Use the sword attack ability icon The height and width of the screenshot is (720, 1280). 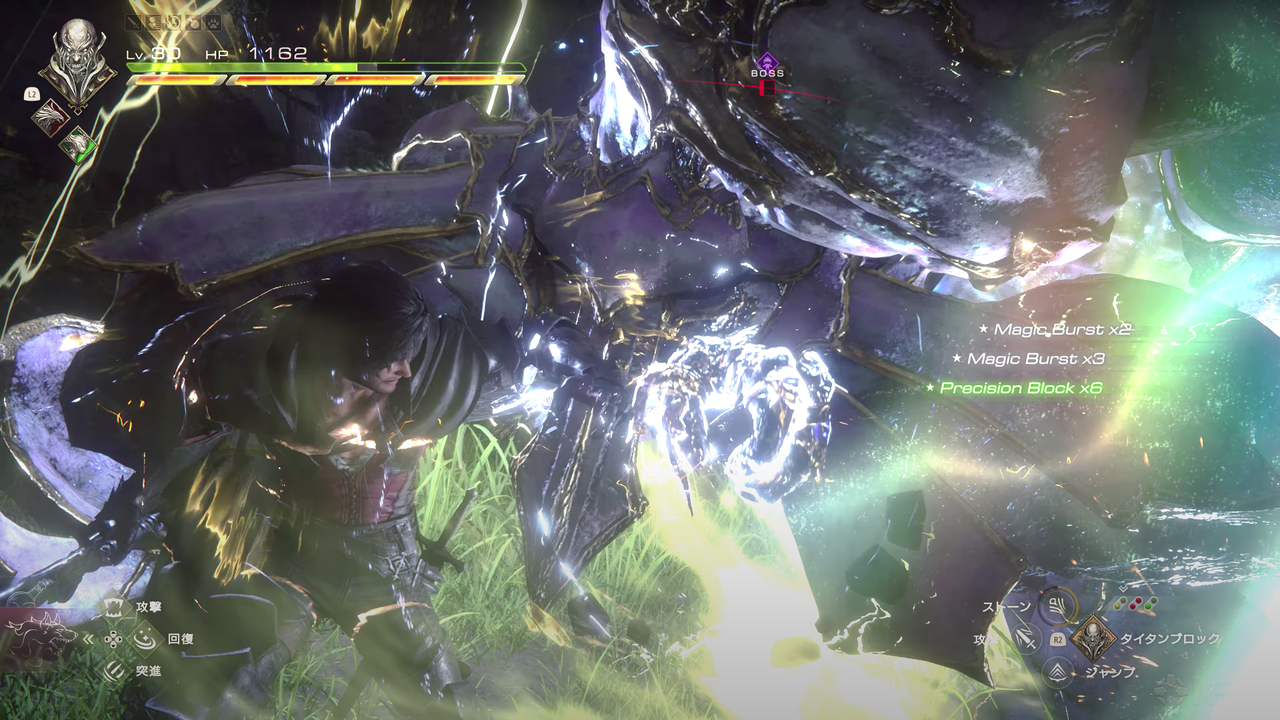pyautogui.click(x=1023, y=638)
